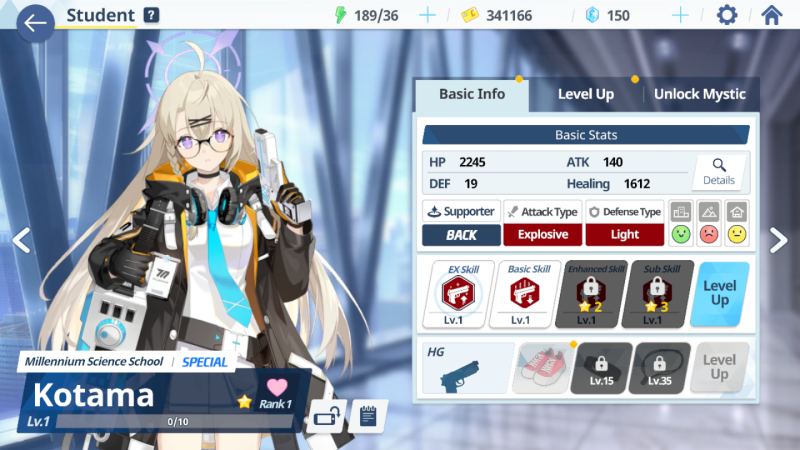Open the student notes document icon
This screenshot has width=800, height=450.
point(368,415)
